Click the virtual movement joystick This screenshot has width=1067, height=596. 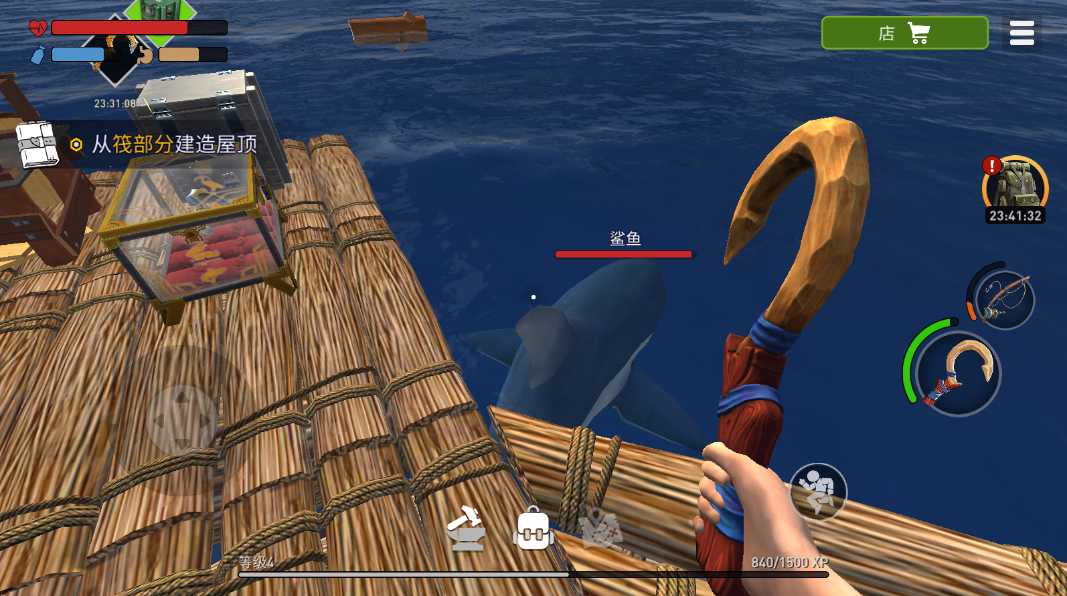click(x=182, y=418)
